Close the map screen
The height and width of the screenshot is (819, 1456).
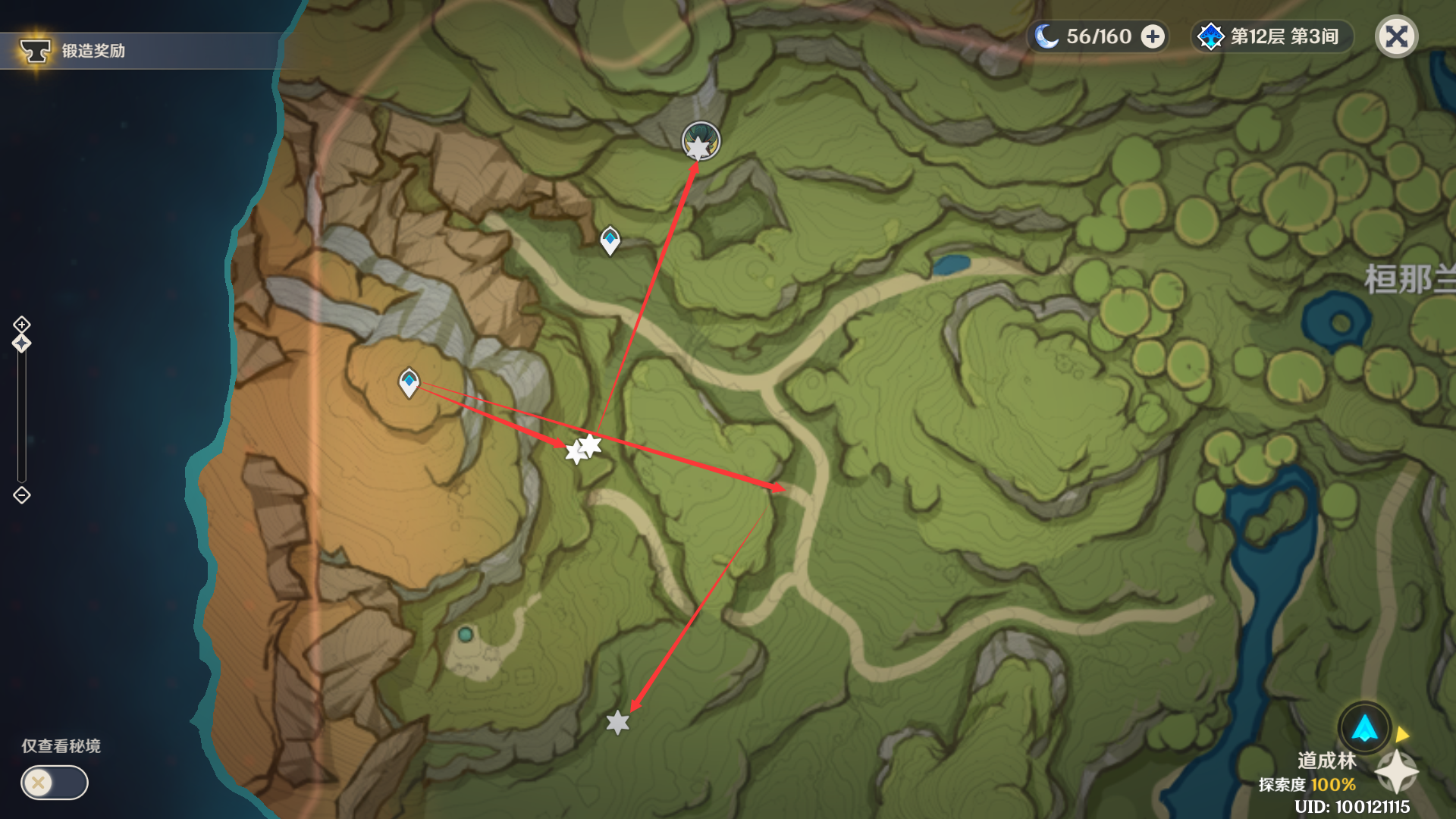pyautogui.click(x=1396, y=36)
